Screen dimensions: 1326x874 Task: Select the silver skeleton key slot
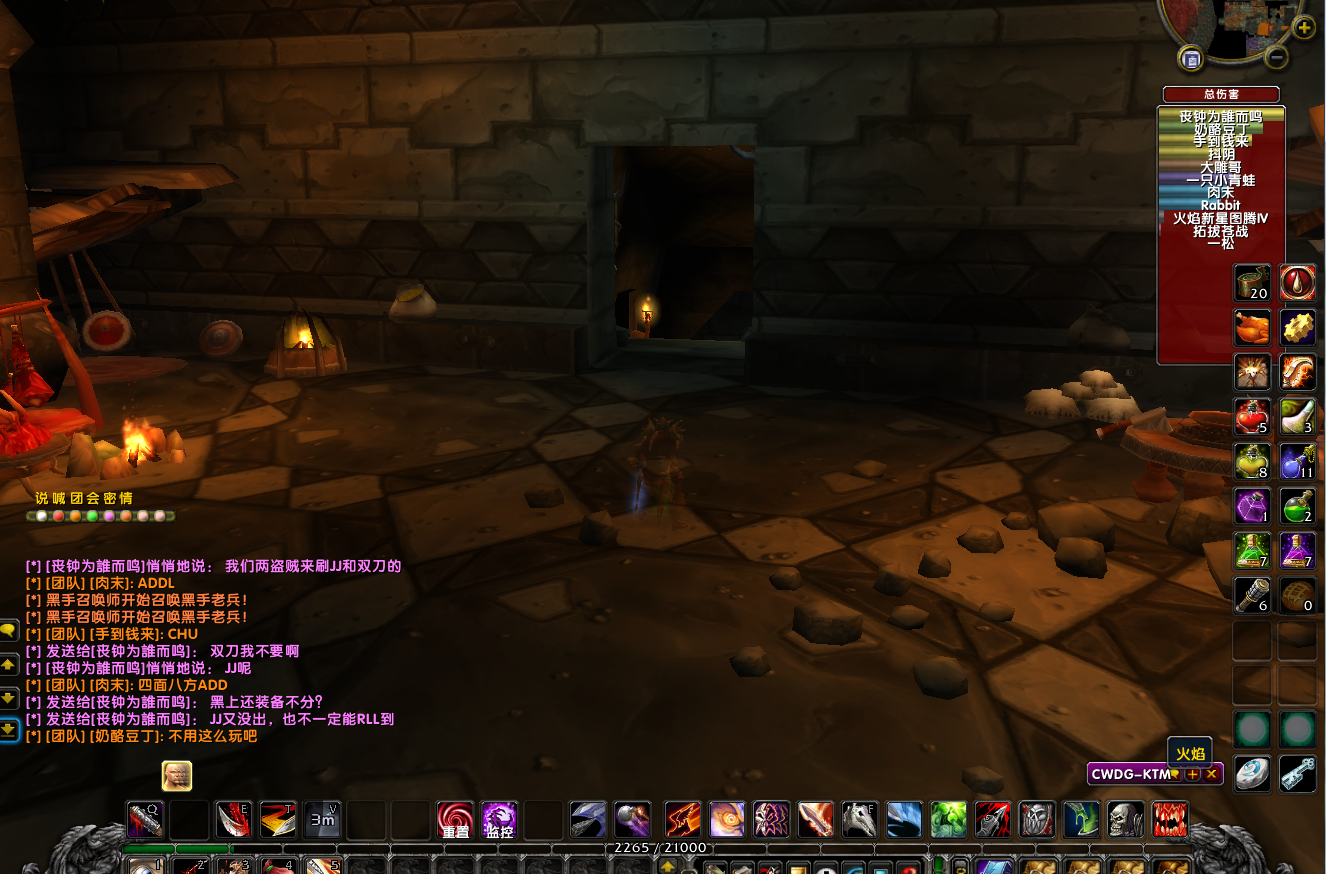pos(1297,773)
